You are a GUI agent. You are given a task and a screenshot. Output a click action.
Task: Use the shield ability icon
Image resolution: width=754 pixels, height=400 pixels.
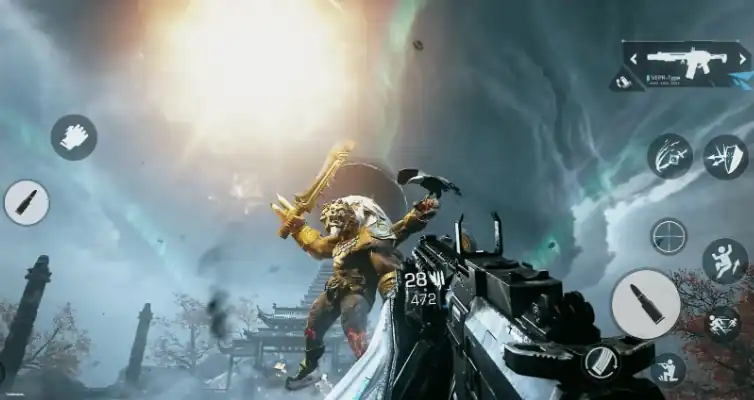(725, 156)
